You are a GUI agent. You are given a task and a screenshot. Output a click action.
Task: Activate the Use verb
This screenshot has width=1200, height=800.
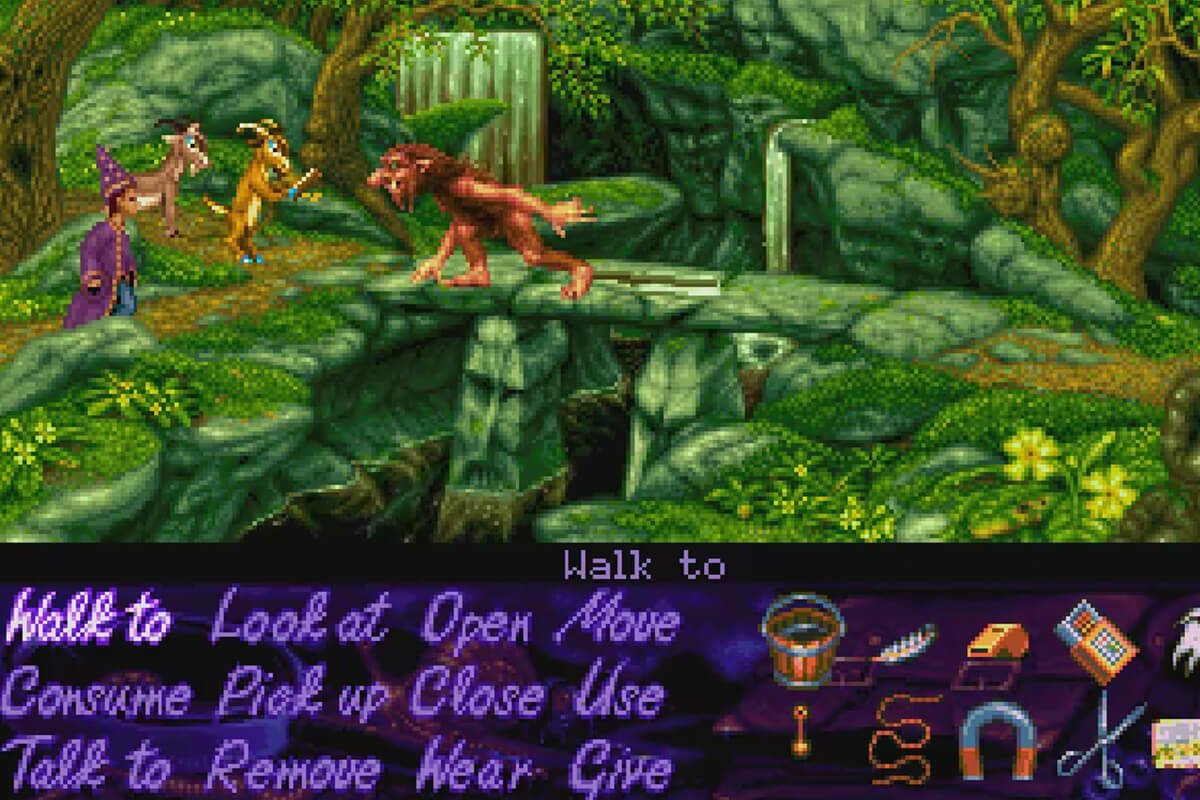(620, 696)
